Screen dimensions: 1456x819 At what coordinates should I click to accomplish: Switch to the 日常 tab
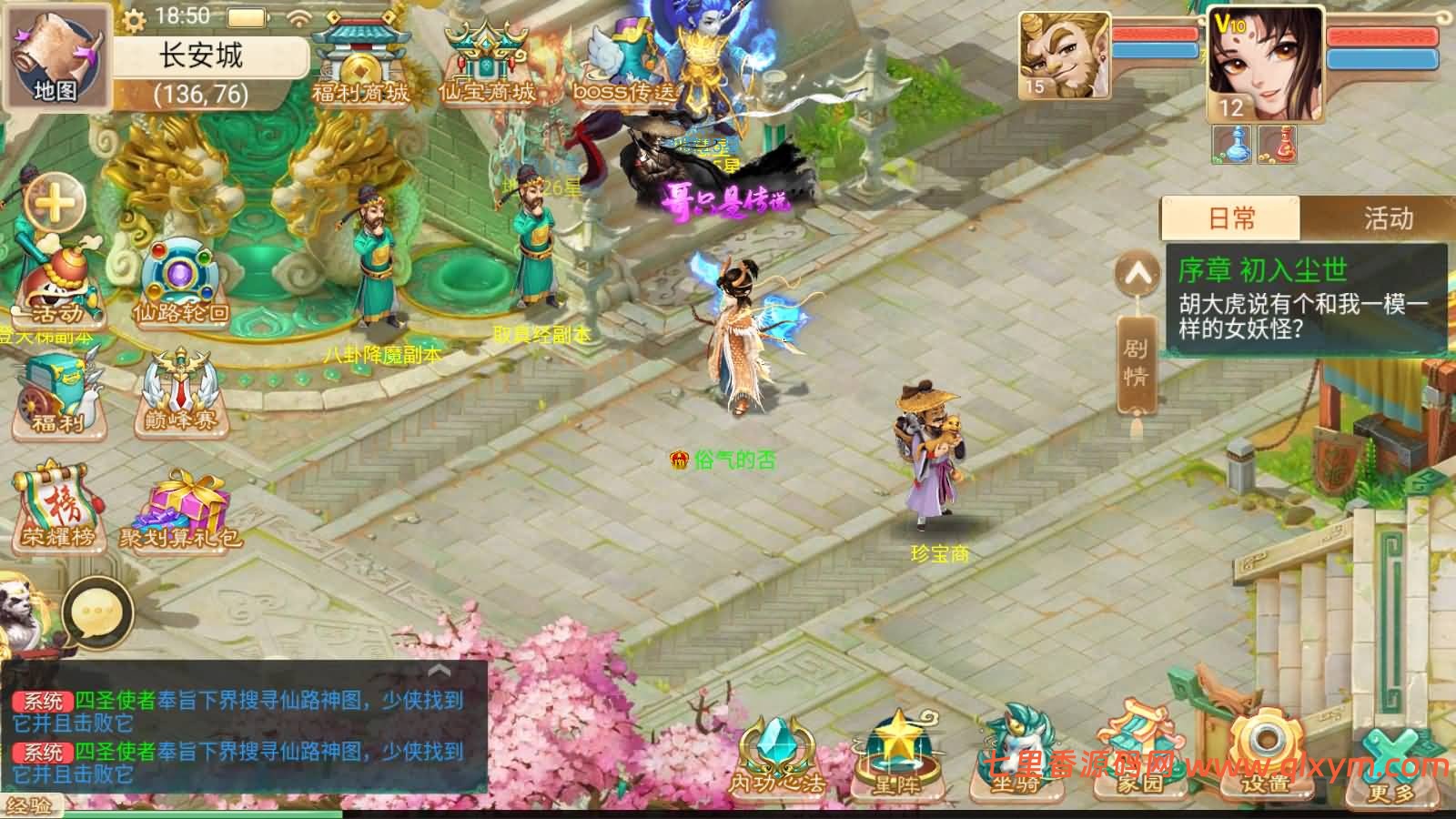coord(1231,218)
